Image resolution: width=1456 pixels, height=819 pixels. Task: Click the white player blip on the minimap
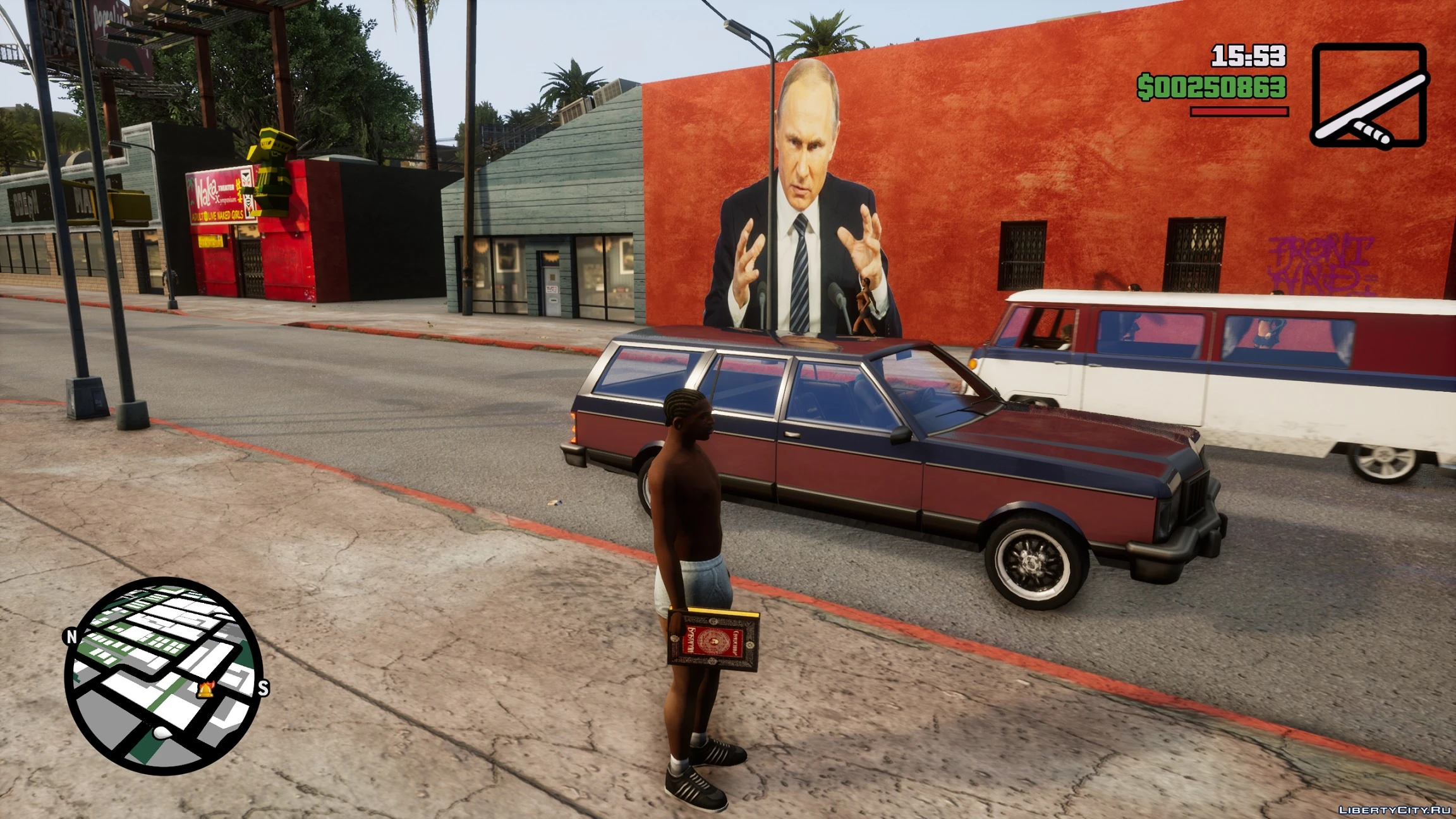point(162,733)
